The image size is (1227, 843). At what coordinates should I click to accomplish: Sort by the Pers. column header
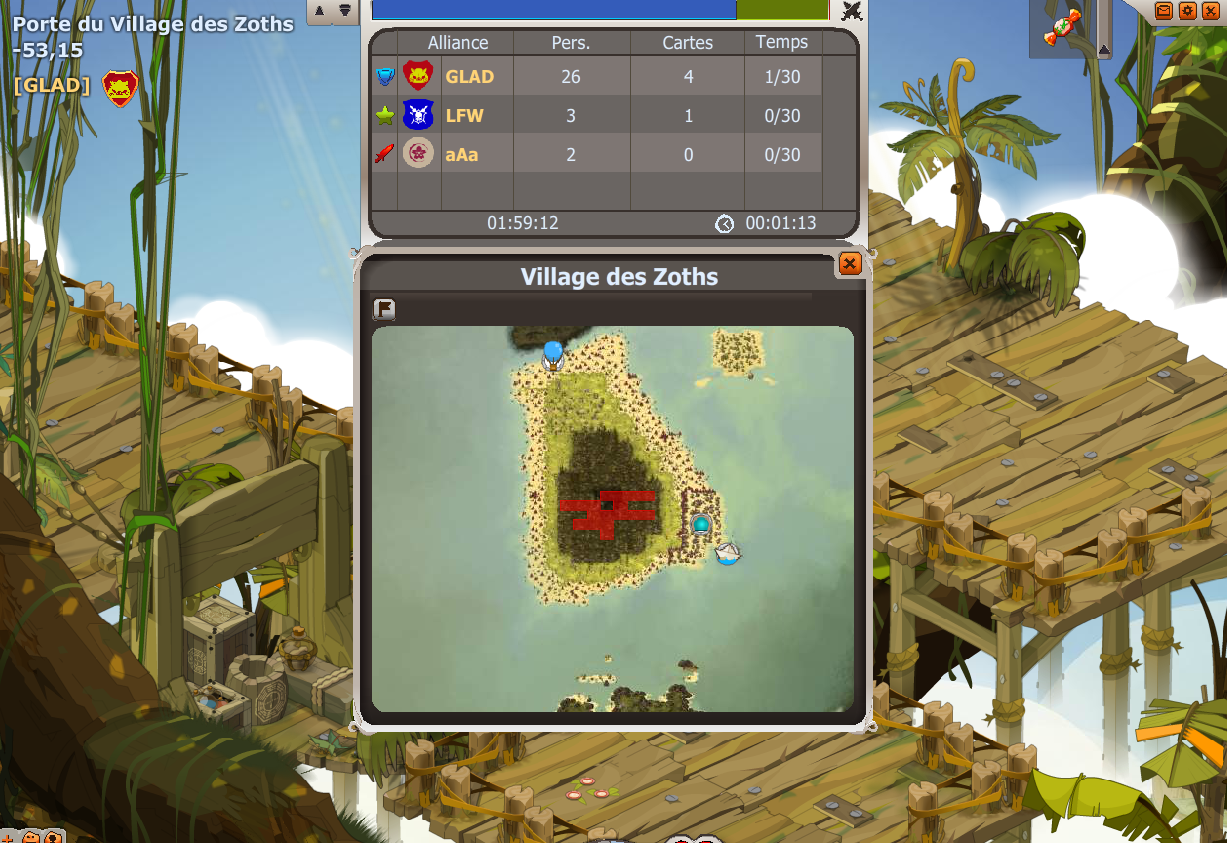[571, 43]
